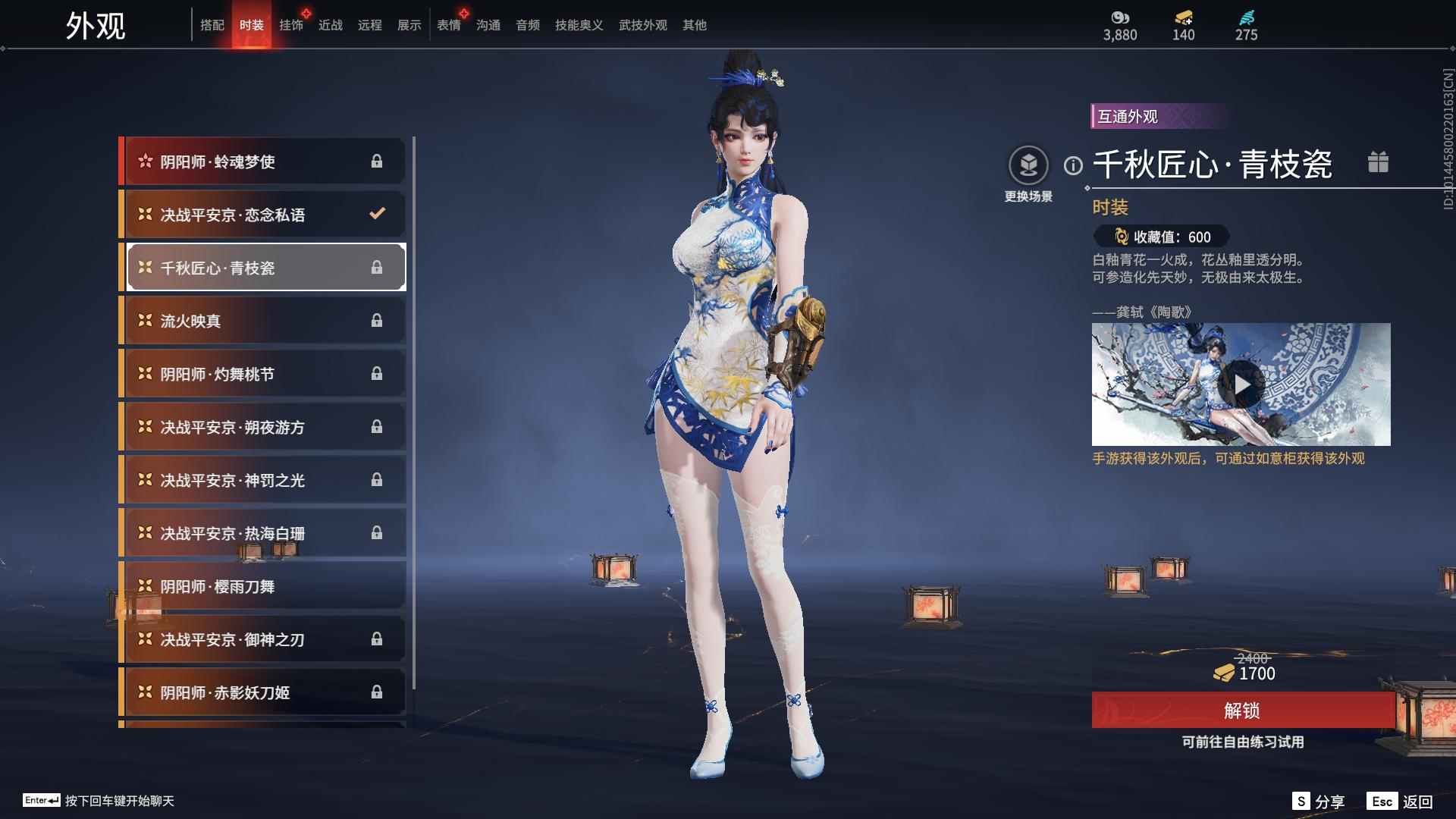Share the outfit with 分享
Viewport: 1456px width, 819px height.
point(1319,802)
